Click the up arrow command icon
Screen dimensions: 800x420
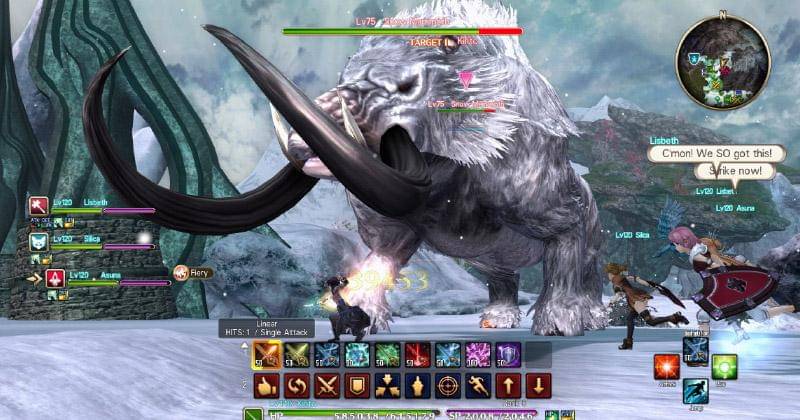click(x=508, y=385)
